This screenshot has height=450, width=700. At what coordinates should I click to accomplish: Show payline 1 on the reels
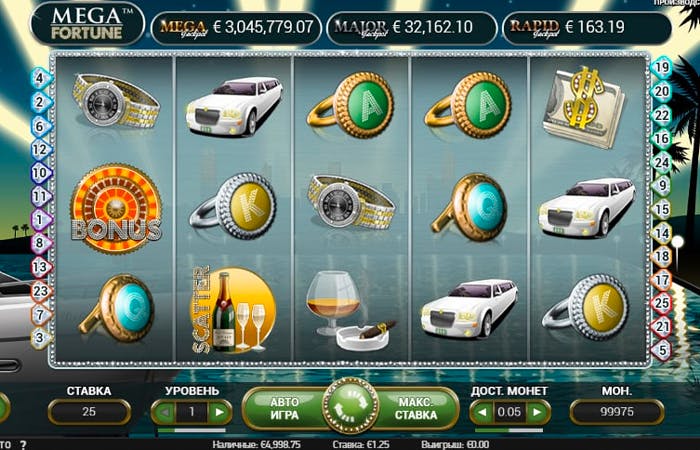tap(40, 219)
